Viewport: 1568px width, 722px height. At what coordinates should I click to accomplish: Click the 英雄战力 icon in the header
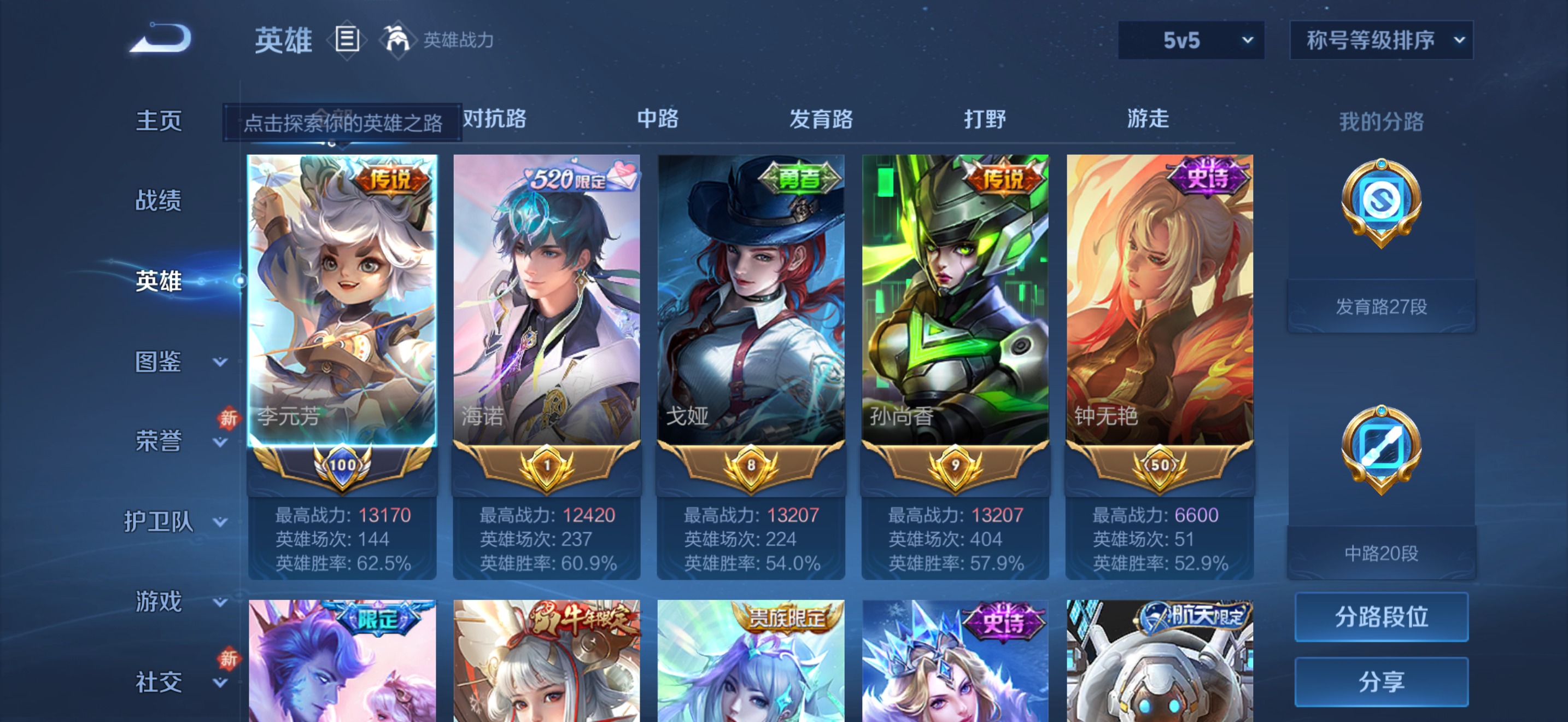399,39
